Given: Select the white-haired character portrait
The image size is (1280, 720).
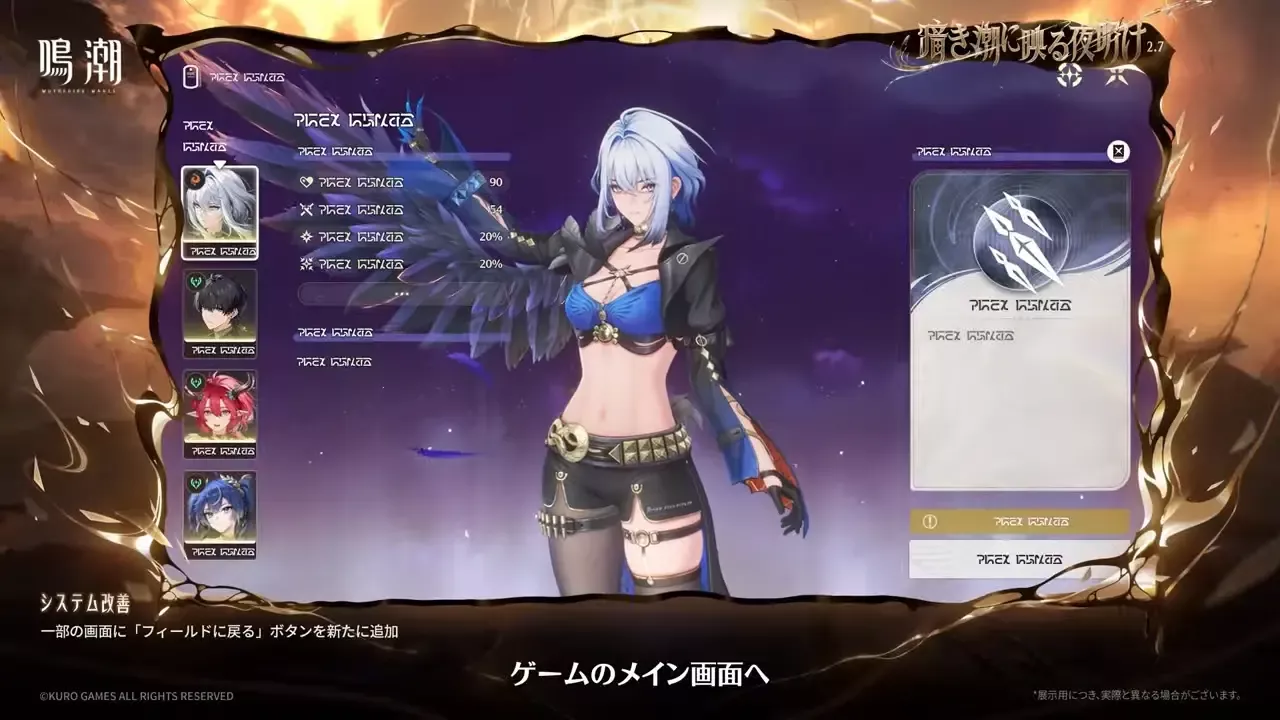Looking at the screenshot, I should pyautogui.click(x=220, y=210).
